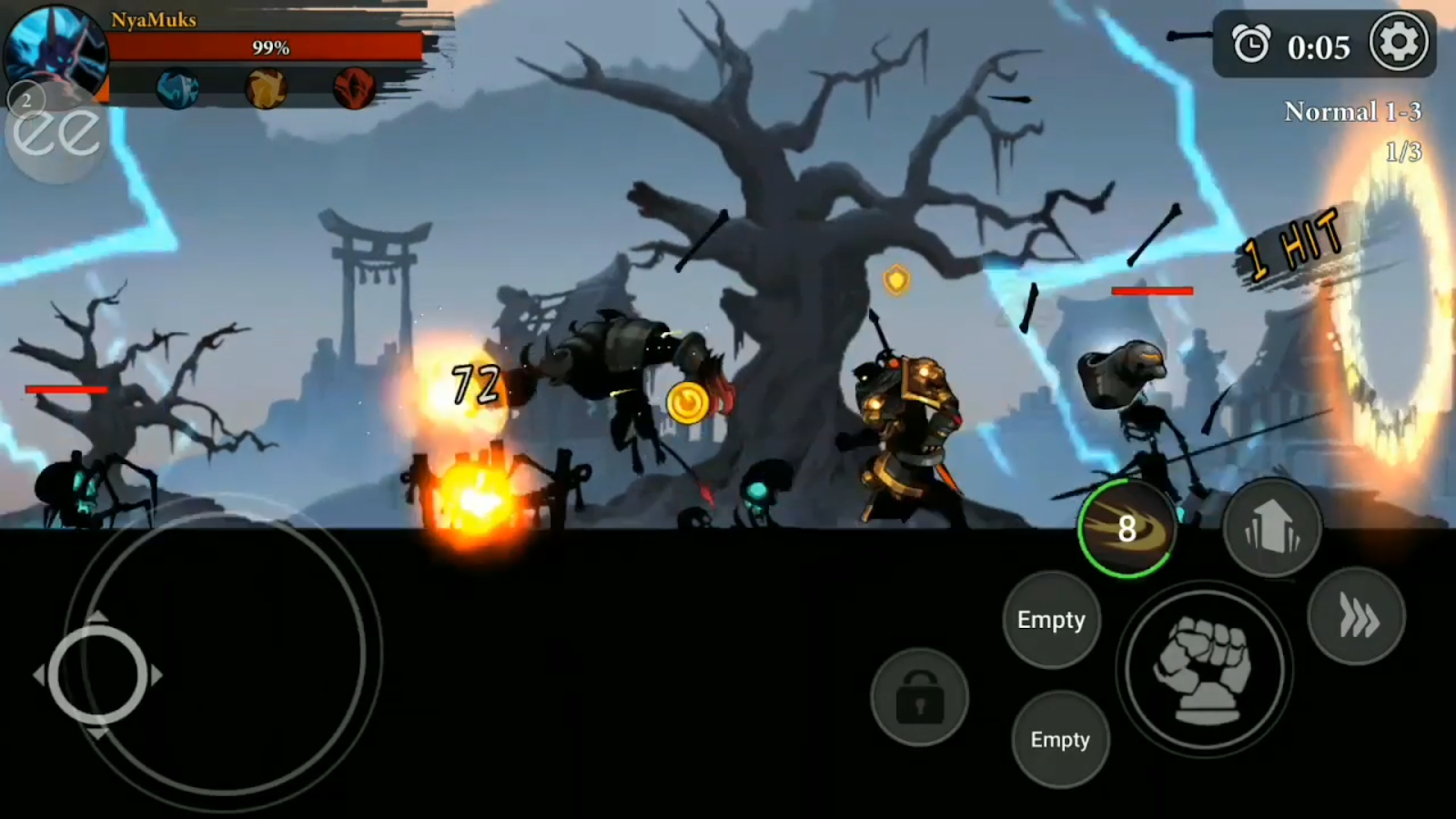This screenshot has height=819, width=1456.
Task: Open the alarm clock timer display
Action: point(1253,42)
